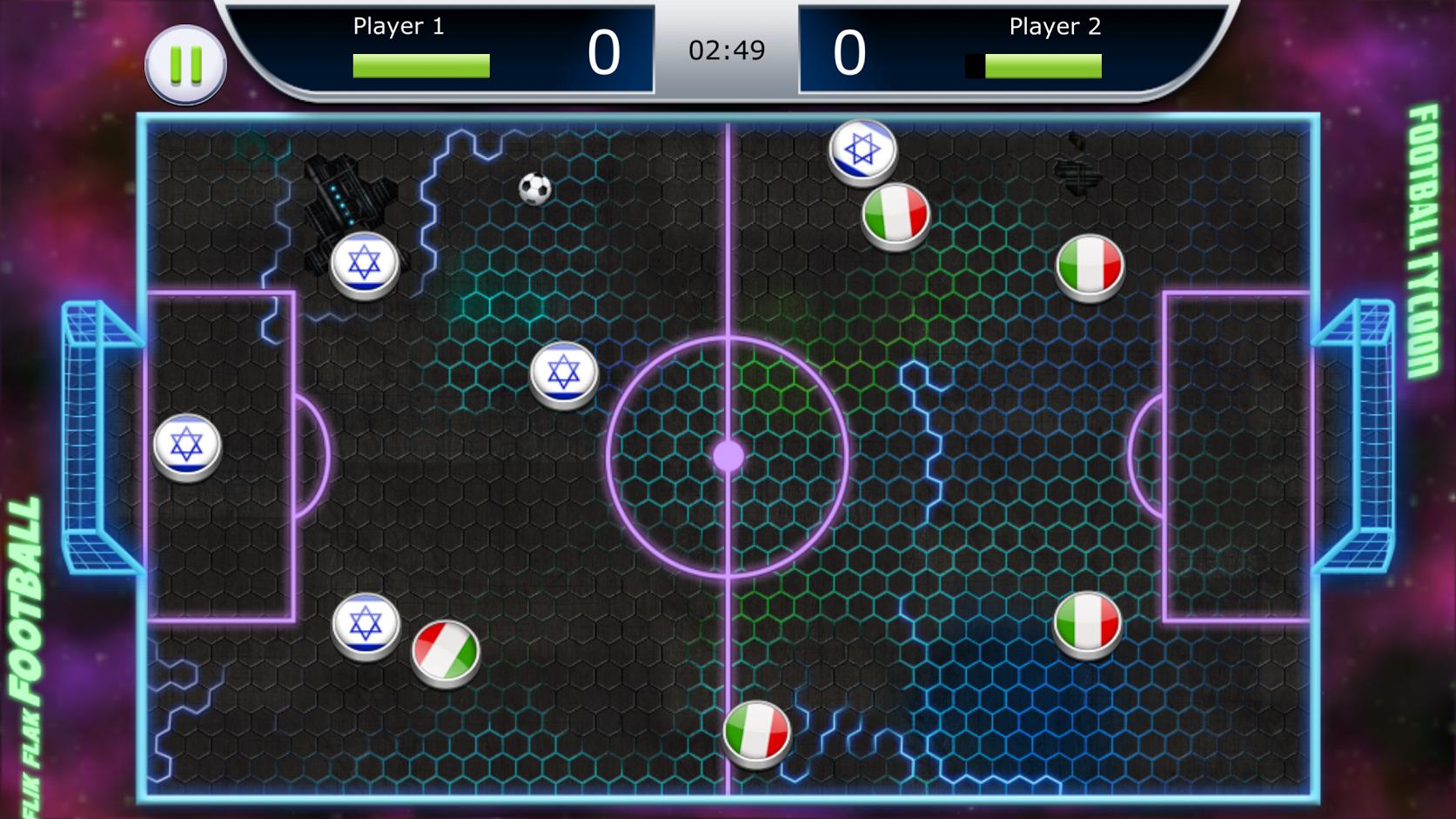Pause the match with the green pause button
Viewport: 1456px width, 819px height.
pos(185,65)
